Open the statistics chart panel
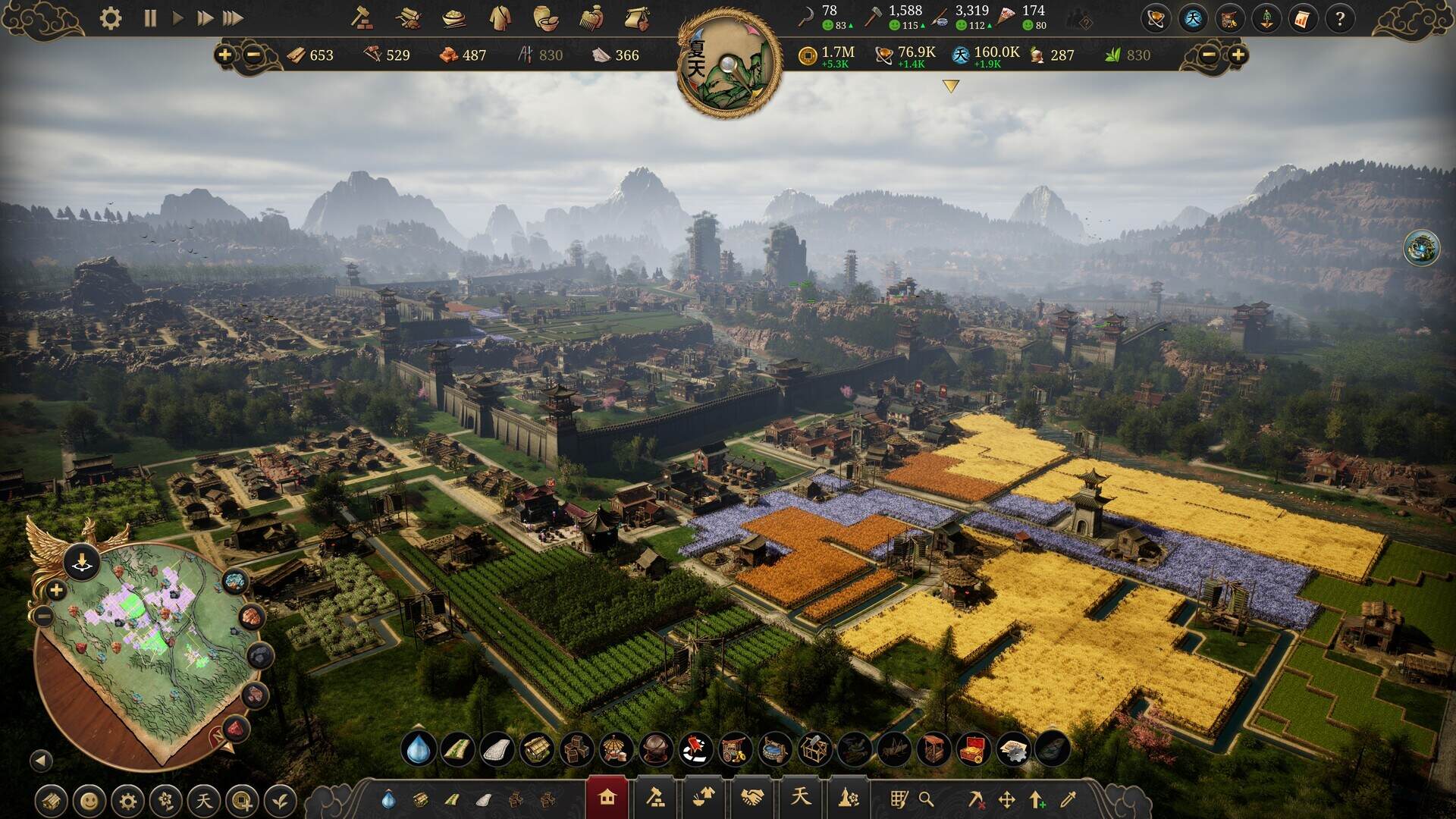Image resolution: width=1456 pixels, height=819 pixels. click(x=1302, y=19)
